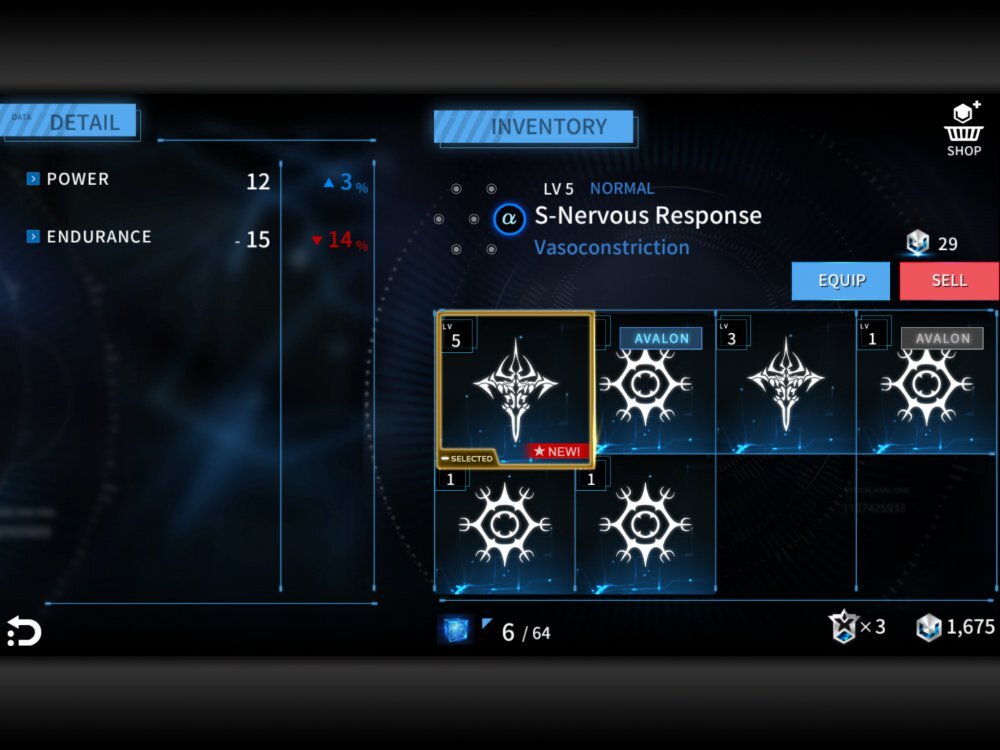Sell the selected item

(948, 281)
